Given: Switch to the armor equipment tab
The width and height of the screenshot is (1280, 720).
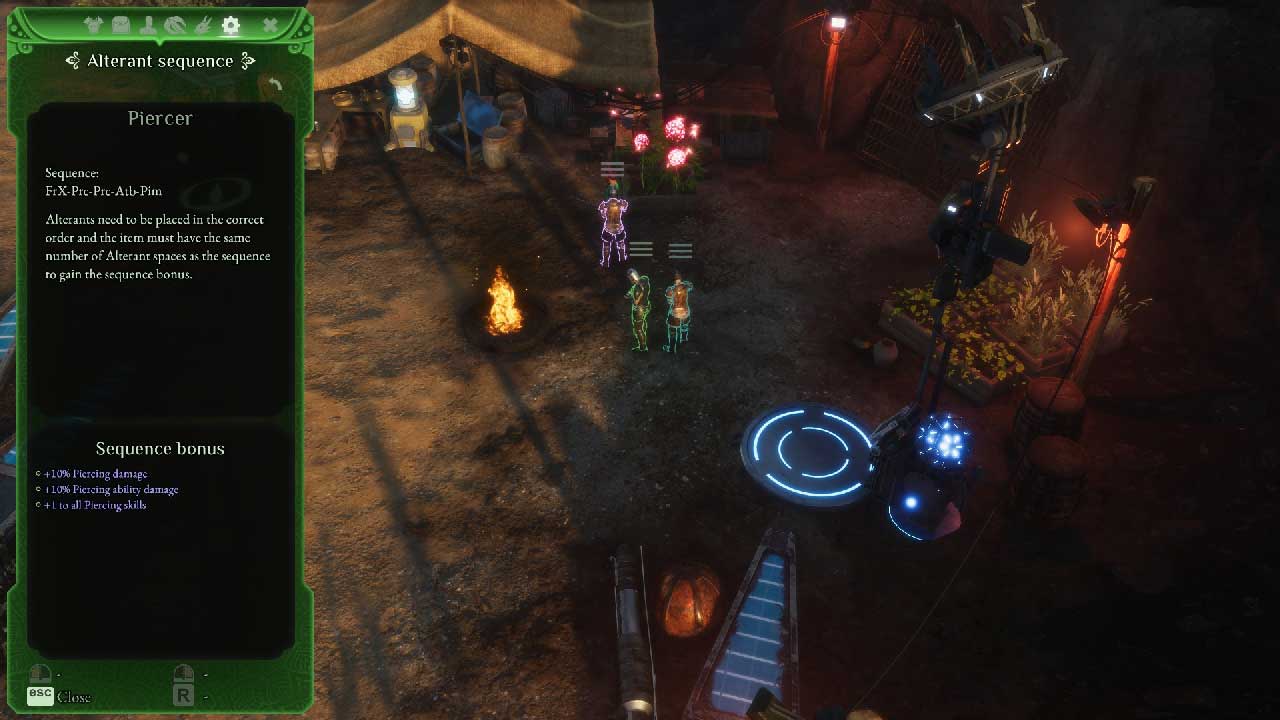Looking at the screenshot, I should [94, 26].
